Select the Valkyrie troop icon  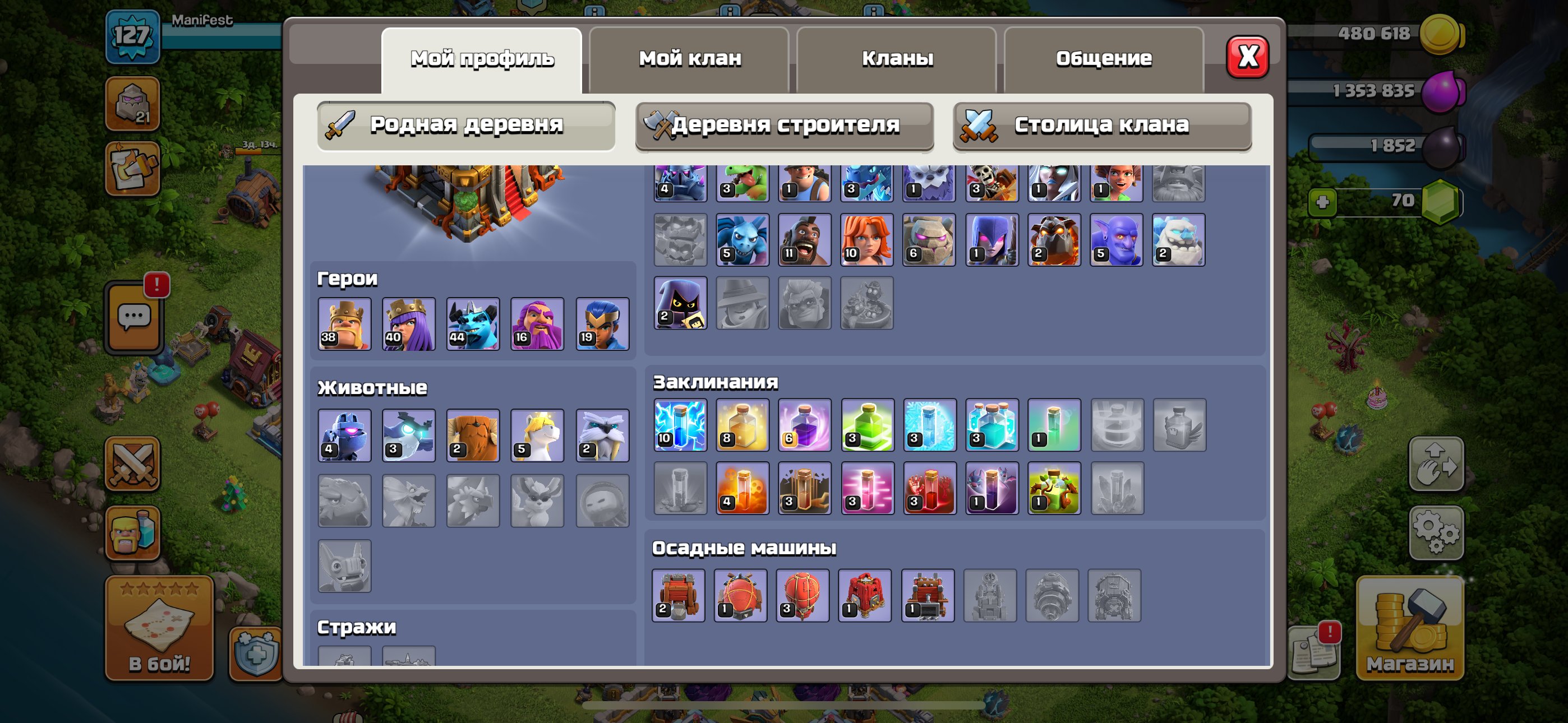tap(868, 239)
